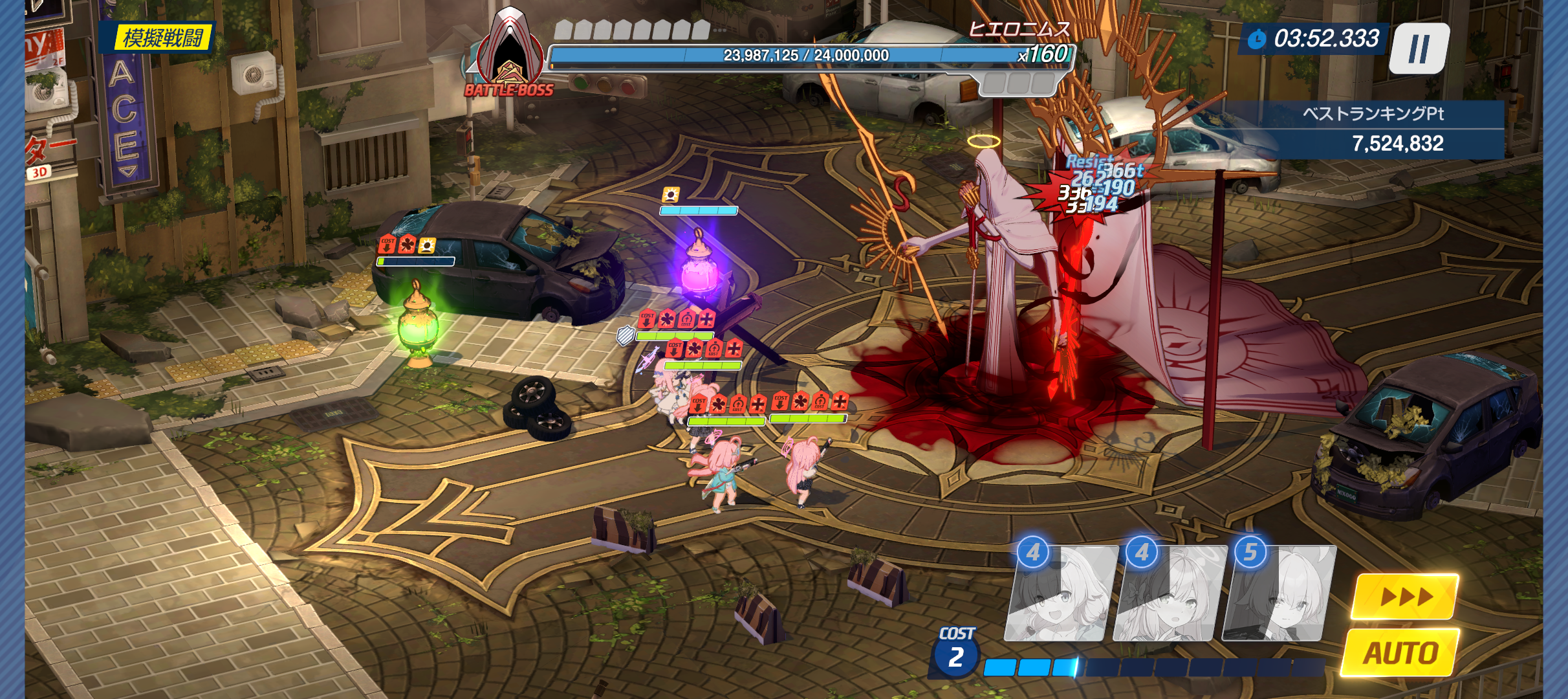Image resolution: width=1568 pixels, height=699 pixels.
Task: Toggle the AUTO battle button
Action: [x=1401, y=652]
